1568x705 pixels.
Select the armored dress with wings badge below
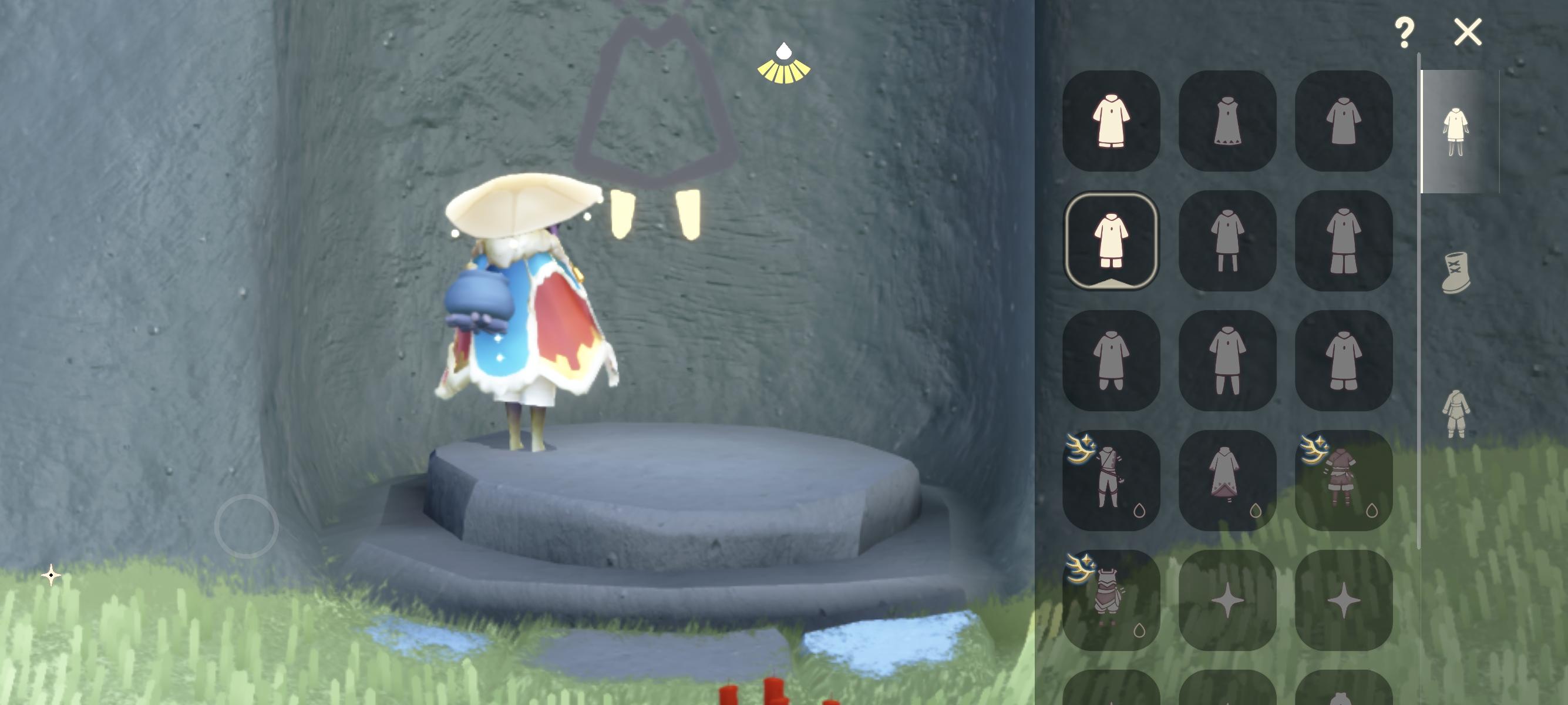[1111, 600]
